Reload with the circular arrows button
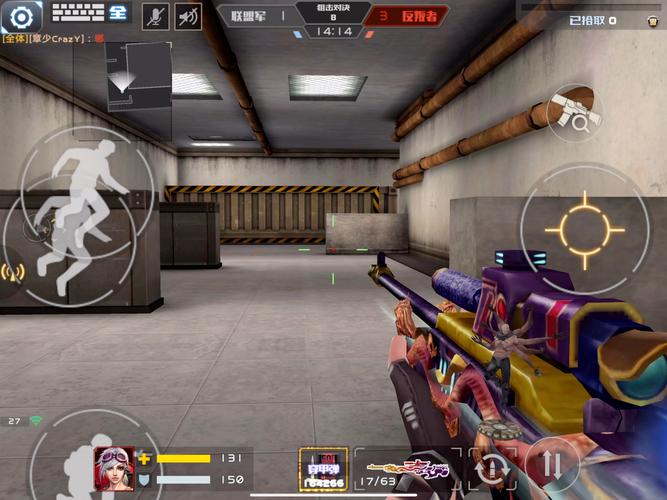Image resolution: width=667 pixels, height=500 pixels. 494,467
